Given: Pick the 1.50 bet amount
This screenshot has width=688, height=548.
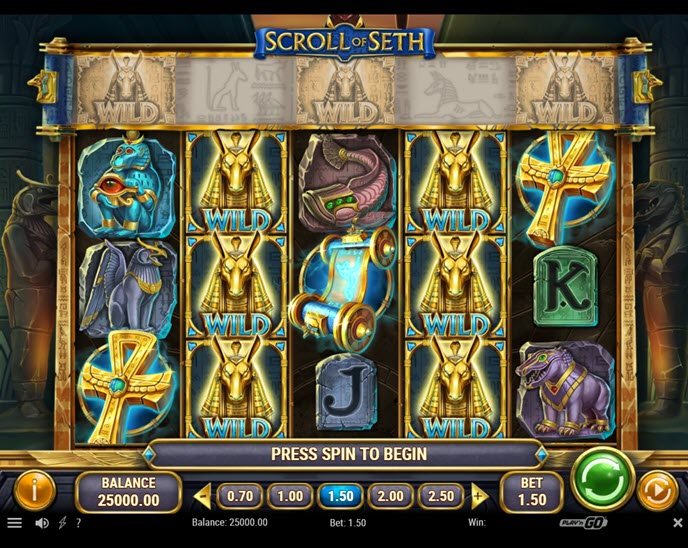Looking at the screenshot, I should point(339,495).
